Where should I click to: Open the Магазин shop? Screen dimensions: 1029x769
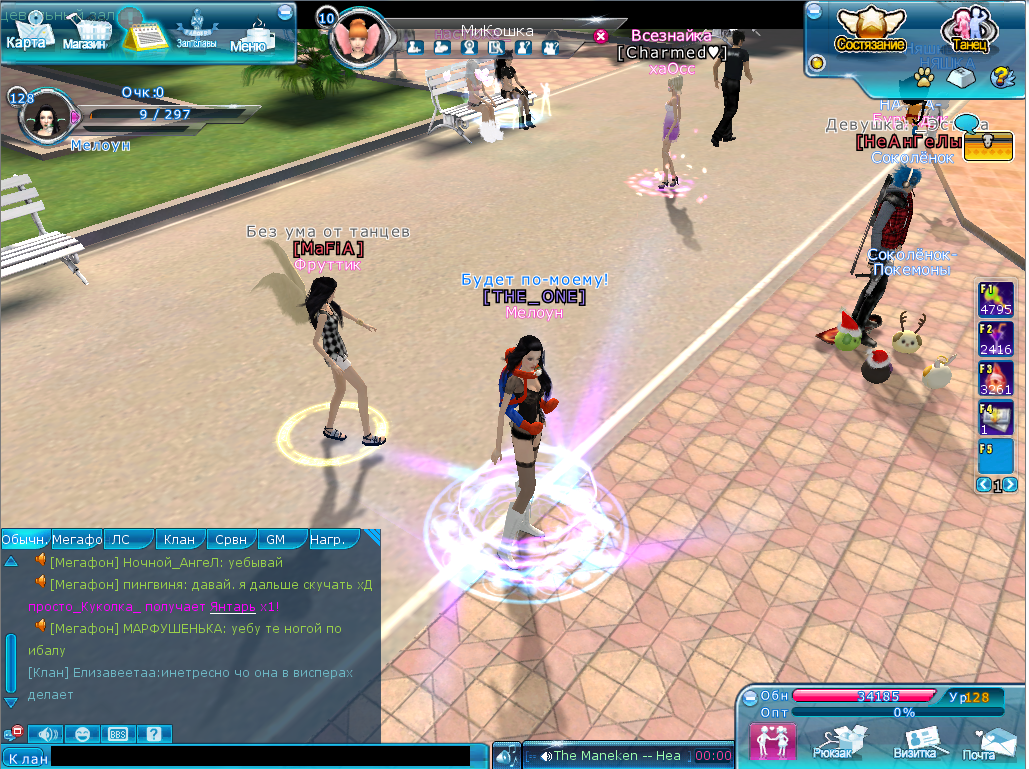86,34
